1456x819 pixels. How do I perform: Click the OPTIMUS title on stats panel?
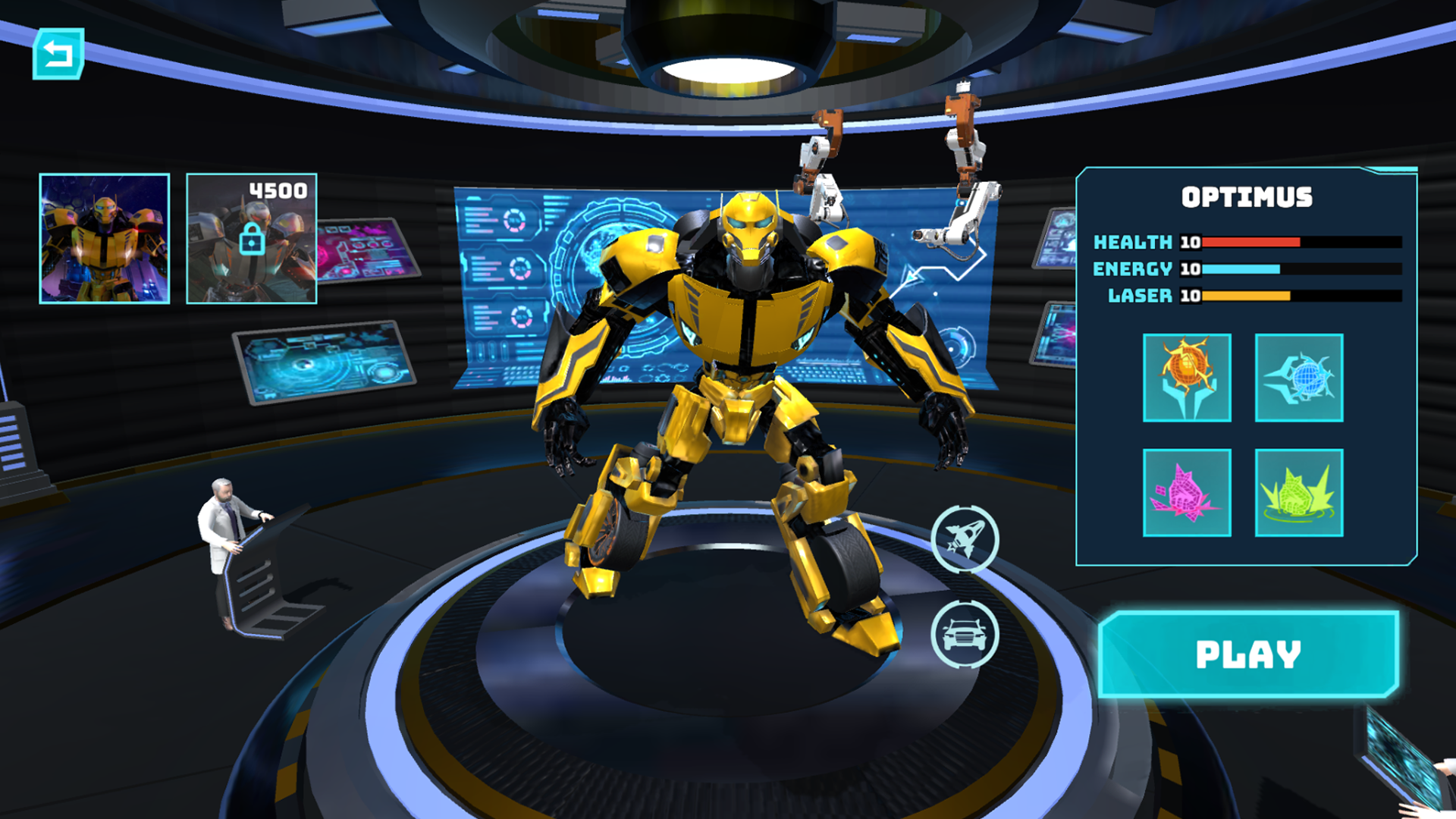coord(1247,196)
